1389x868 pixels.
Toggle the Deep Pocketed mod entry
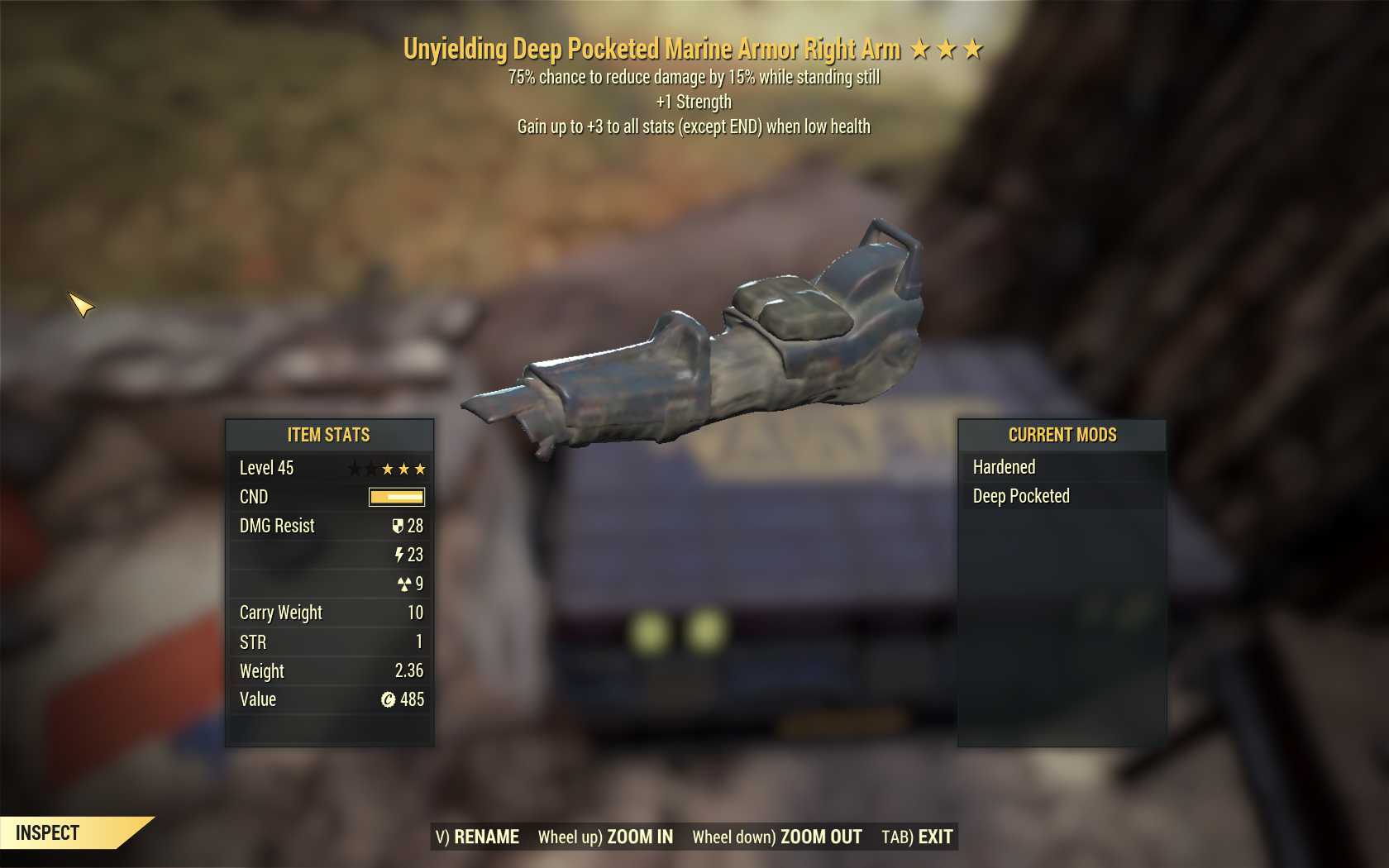[x=1020, y=496]
